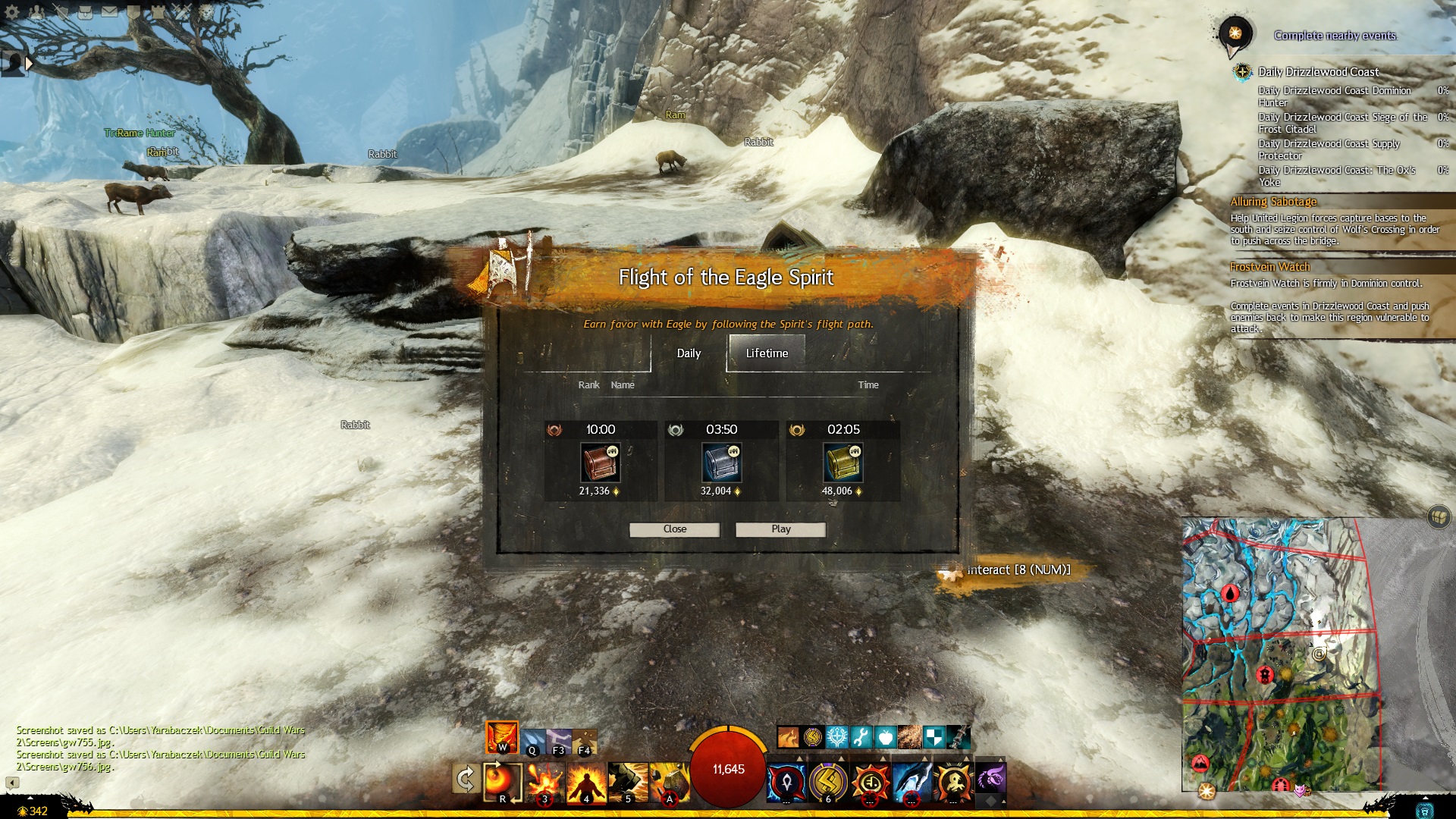The image size is (1456, 819).
Task: Switch to the Daily leaderboard tab
Action: point(689,353)
